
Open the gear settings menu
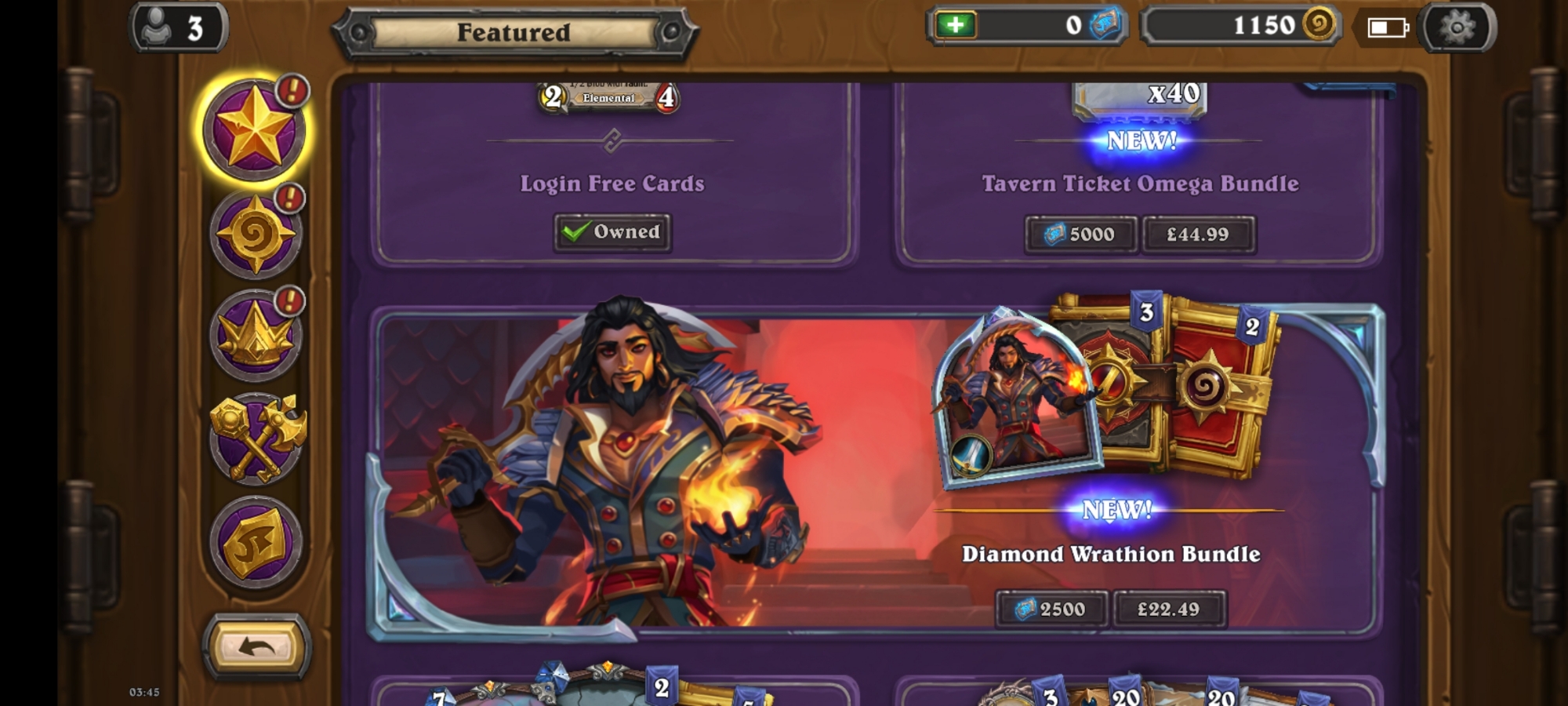(x=1457, y=28)
